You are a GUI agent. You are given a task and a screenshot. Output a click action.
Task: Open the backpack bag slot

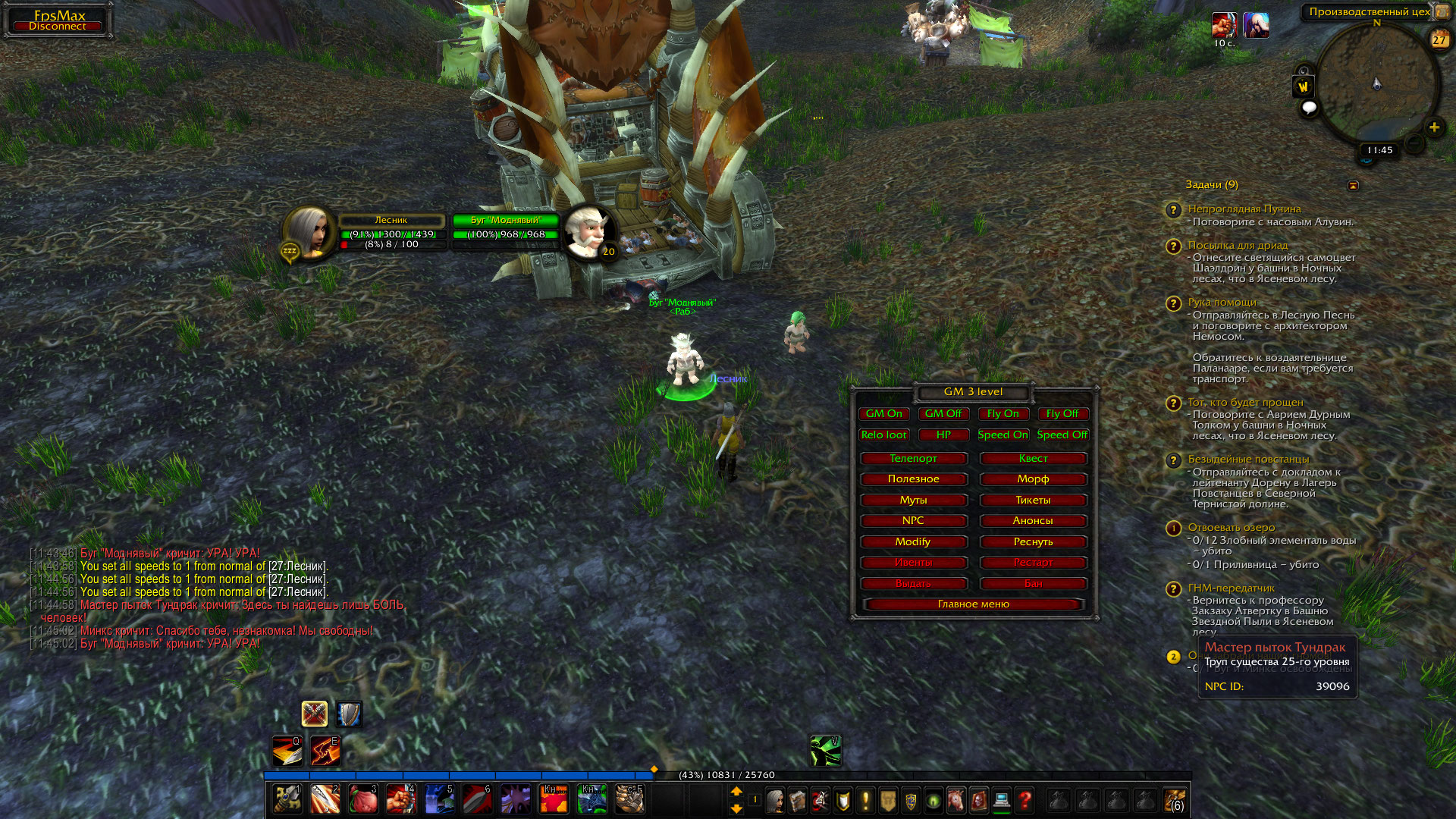(x=1174, y=801)
